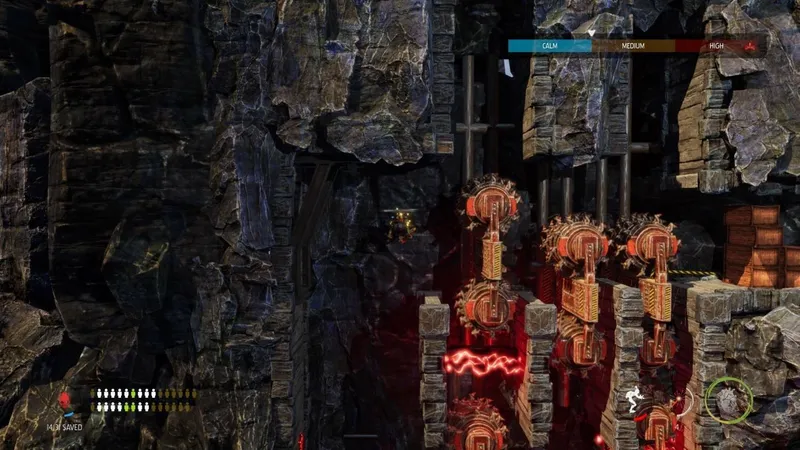Click the red alarm icon on alert meter
Screen dimensions: 800x450
pyautogui.click(x=748, y=45)
